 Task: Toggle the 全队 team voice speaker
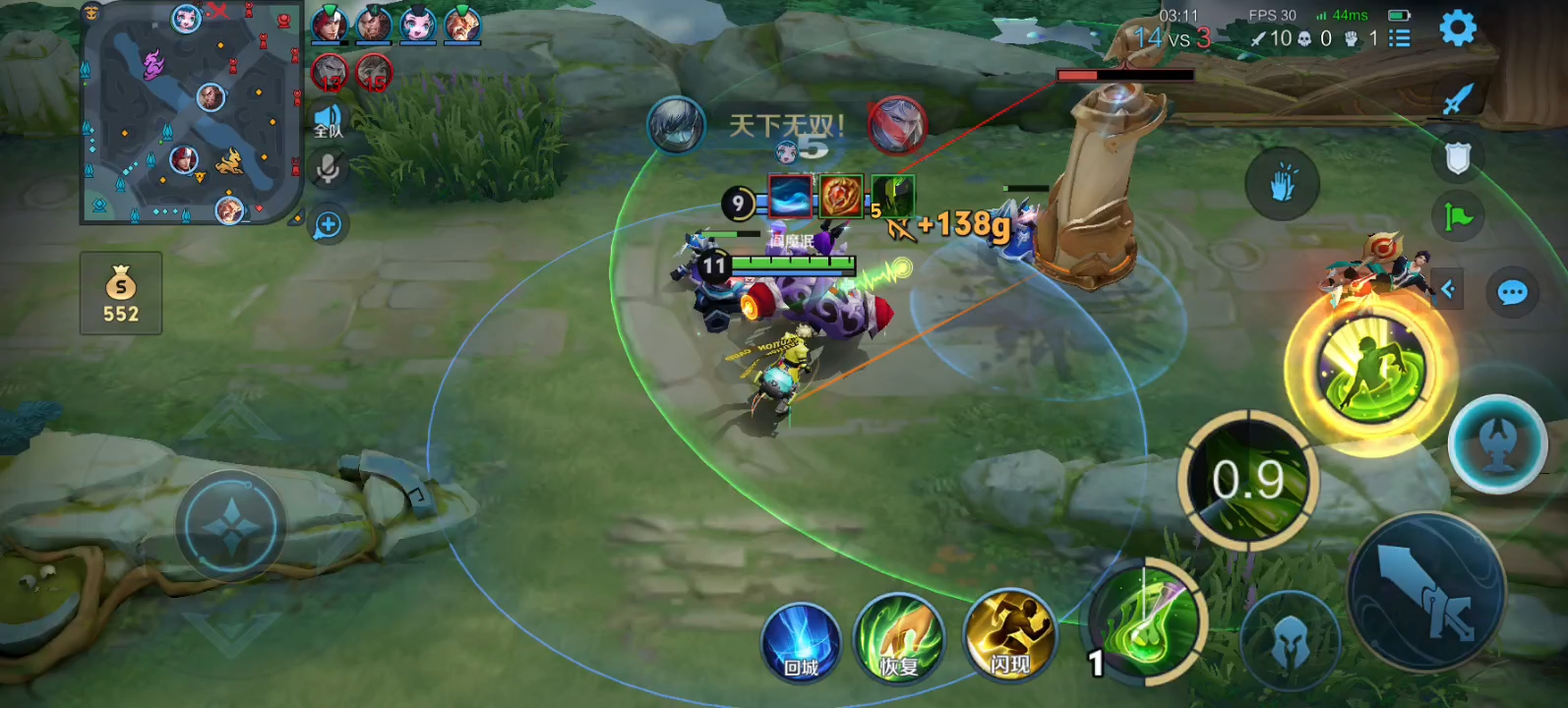(328, 122)
